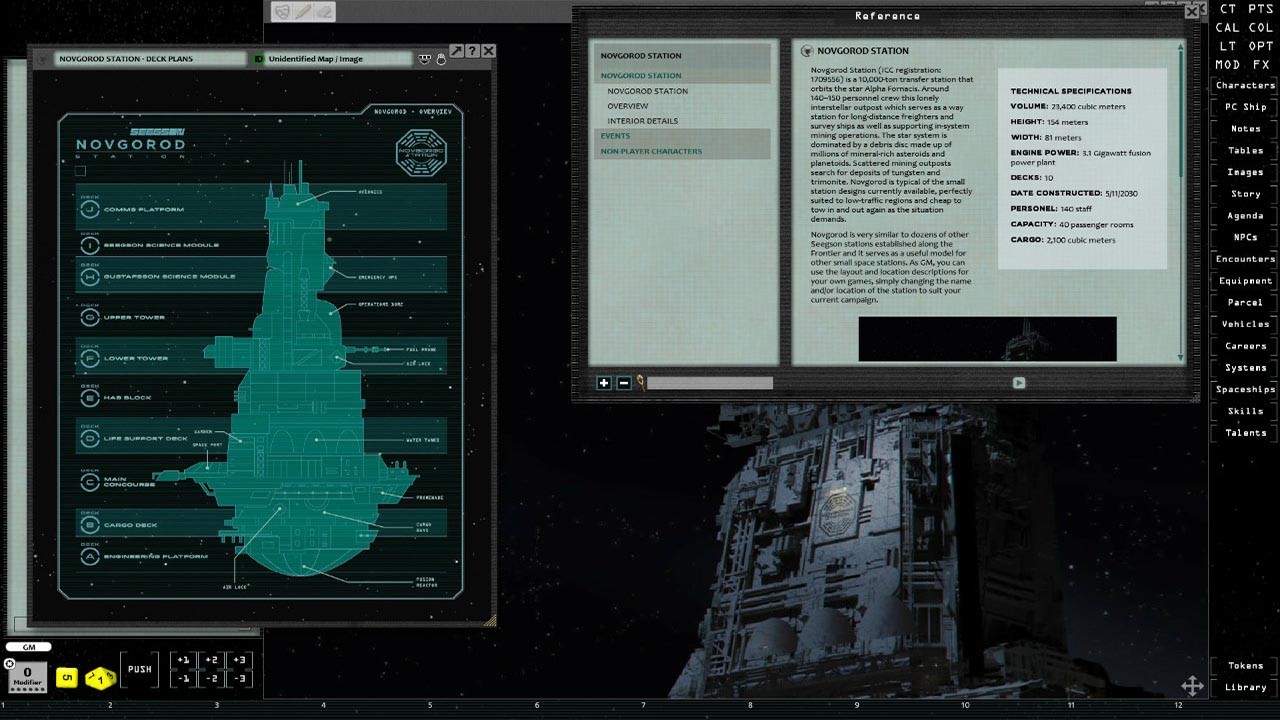Screen dimensions: 1280x720
Task: Zoom in with the plus magnifier on the Reference window
Action: point(604,383)
